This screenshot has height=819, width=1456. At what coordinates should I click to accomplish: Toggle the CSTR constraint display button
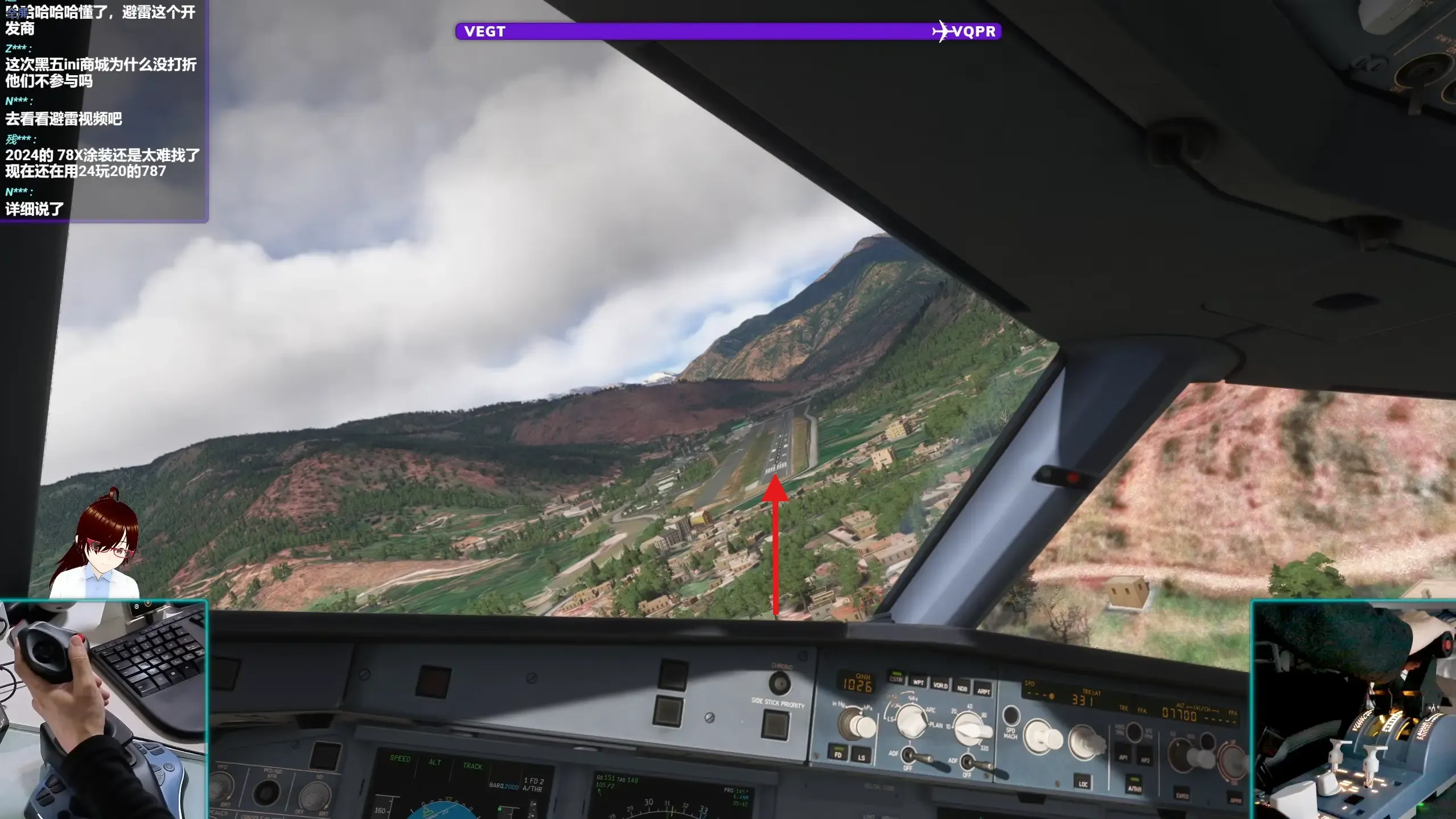[x=895, y=678]
